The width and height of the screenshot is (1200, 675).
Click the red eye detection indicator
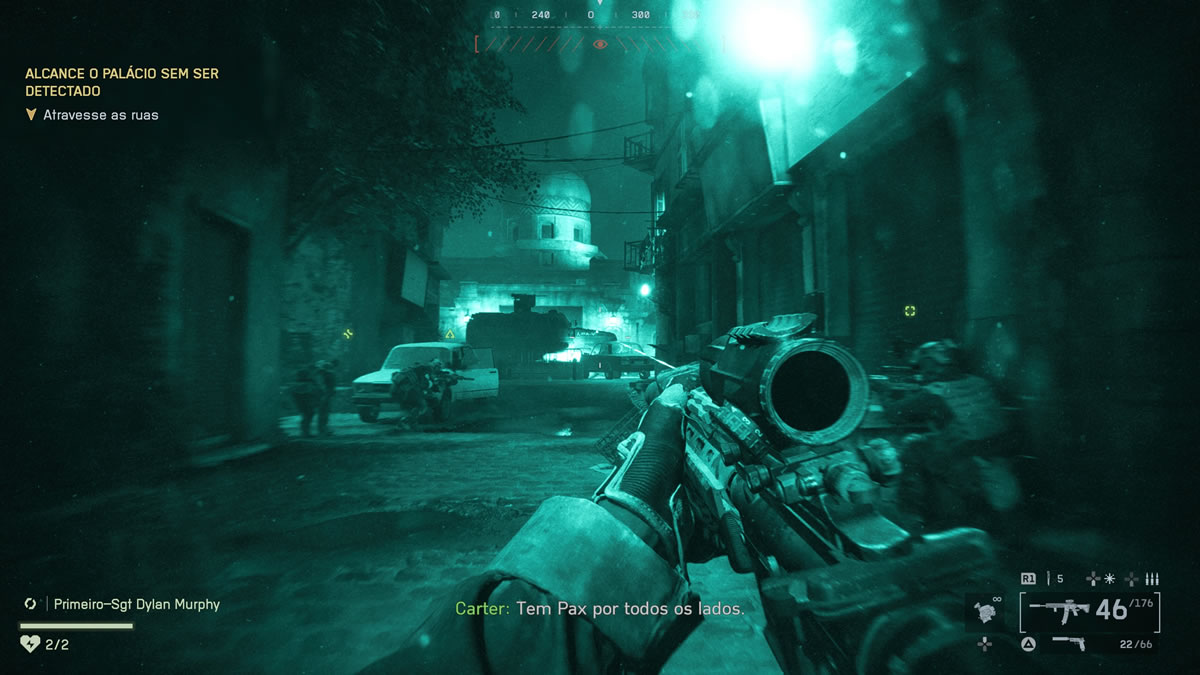[600, 44]
